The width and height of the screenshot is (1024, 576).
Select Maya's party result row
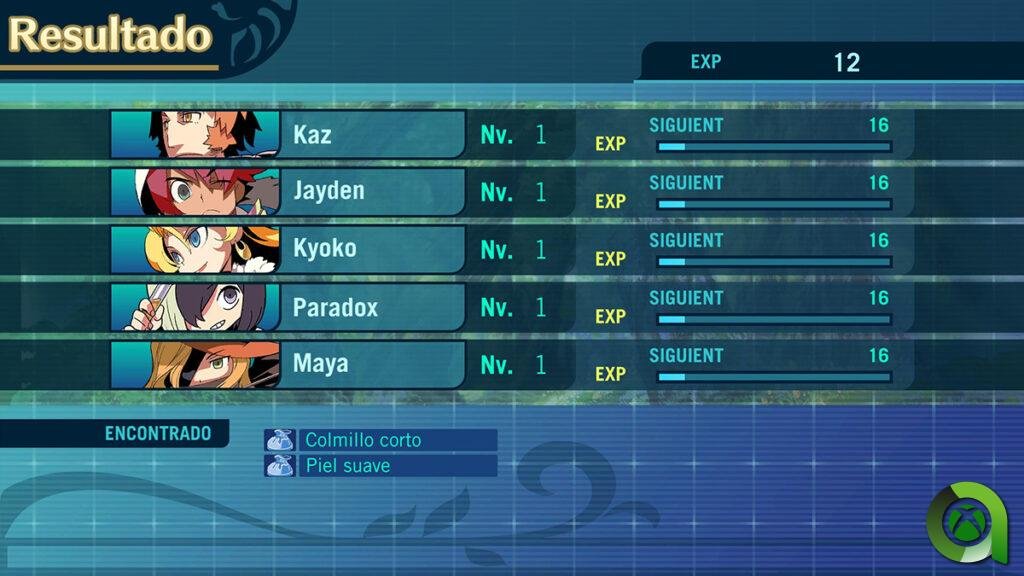point(380,365)
